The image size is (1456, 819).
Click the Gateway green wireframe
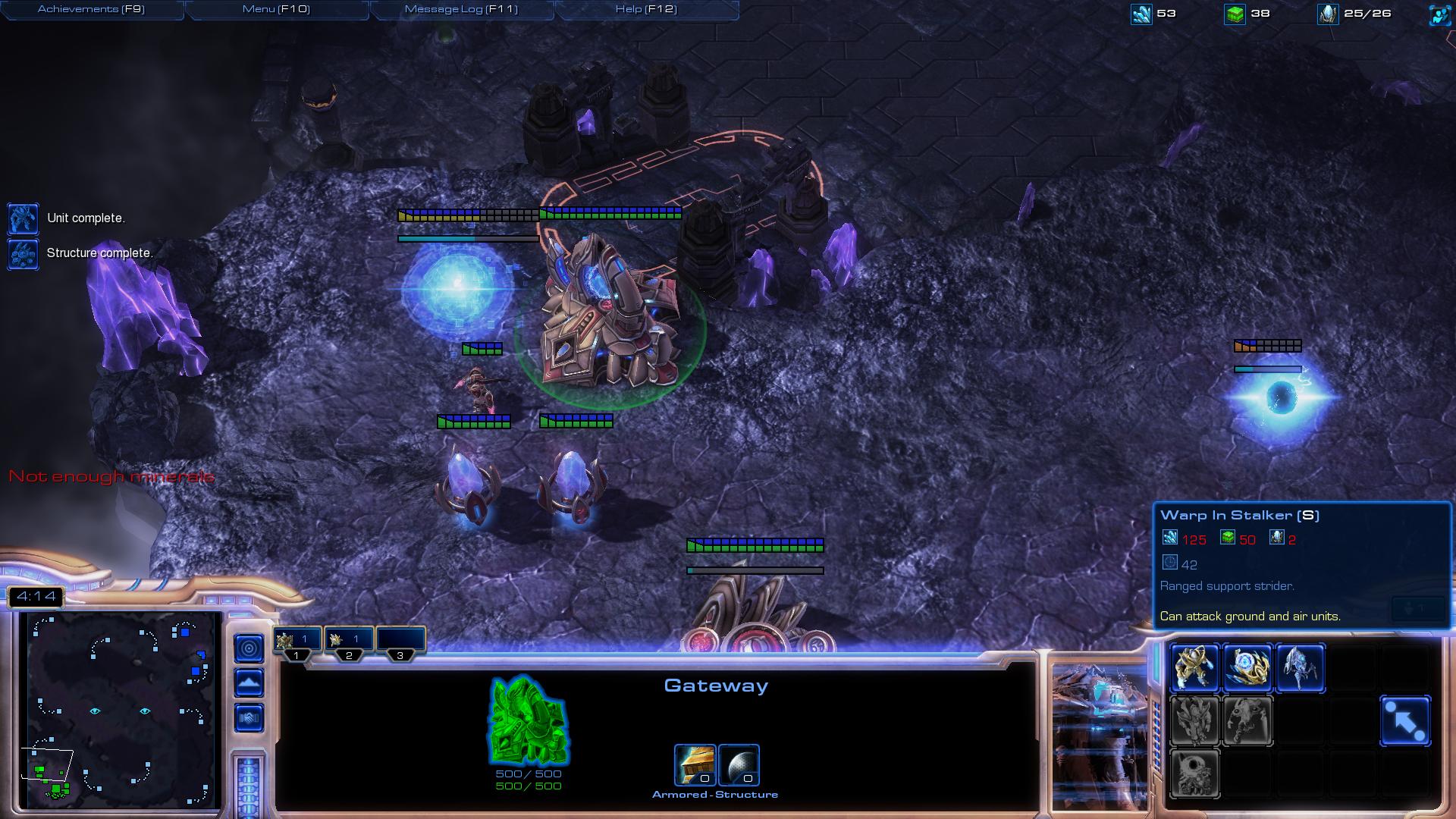[x=529, y=720]
